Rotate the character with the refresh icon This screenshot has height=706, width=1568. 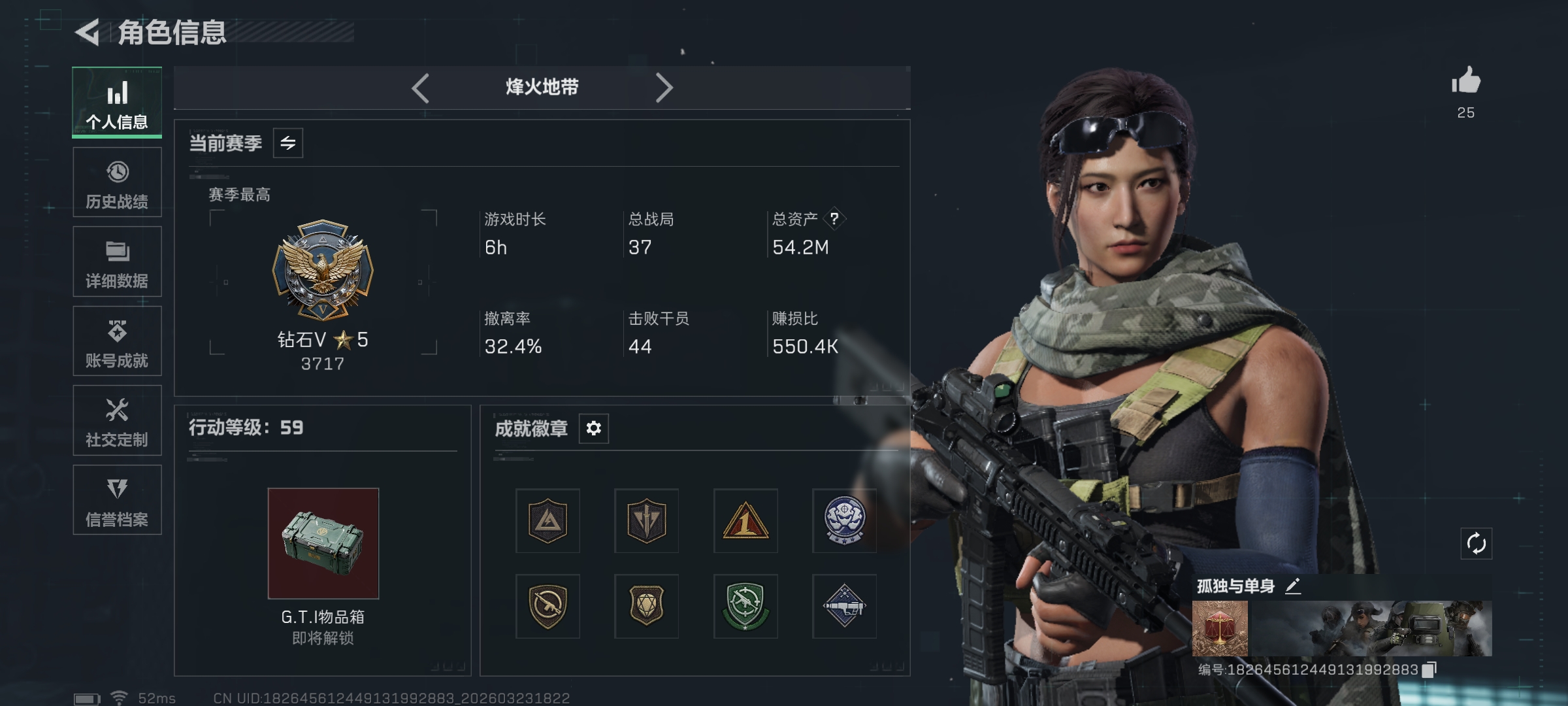pos(1476,543)
